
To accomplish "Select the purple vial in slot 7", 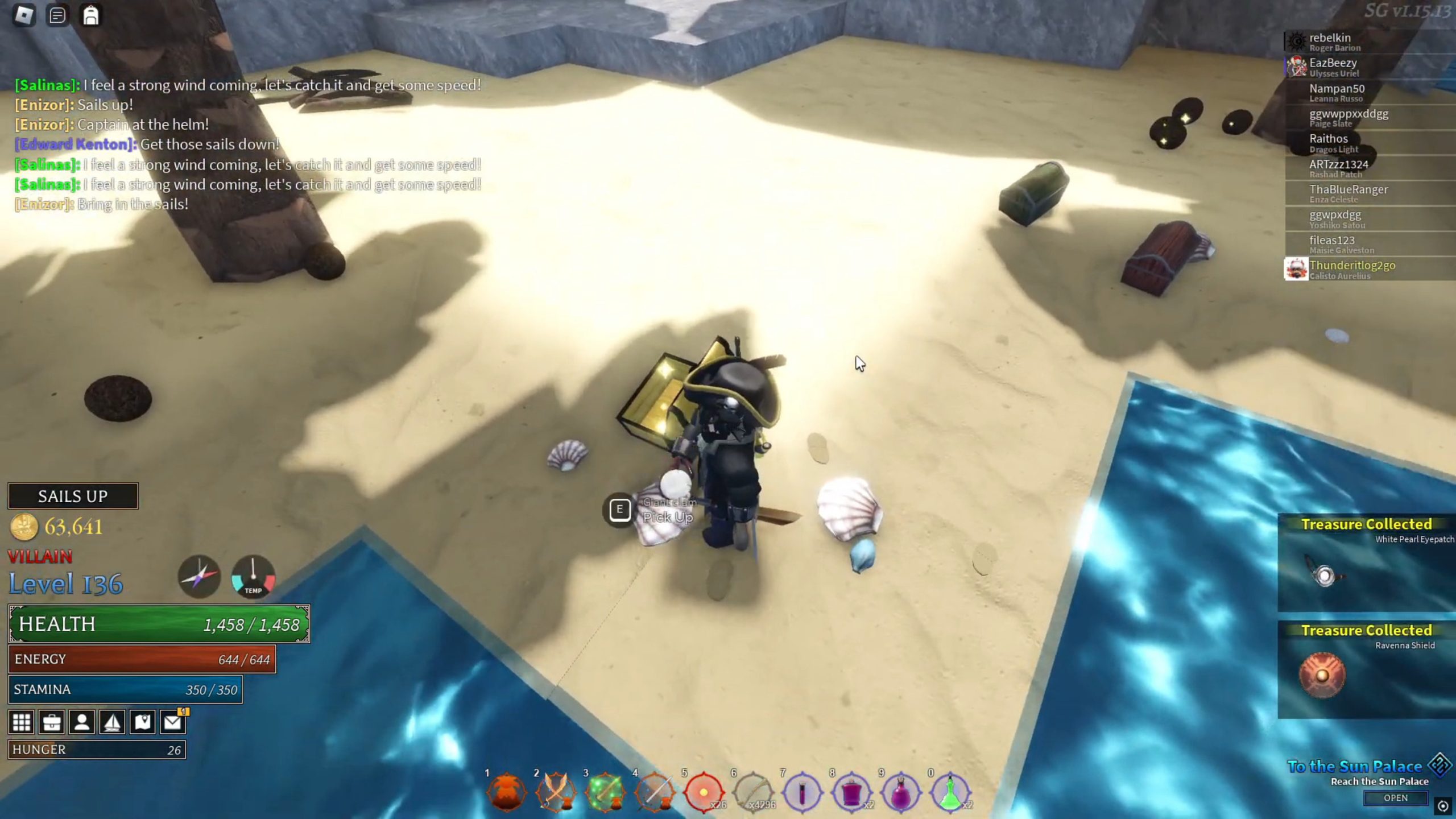I will [803, 792].
